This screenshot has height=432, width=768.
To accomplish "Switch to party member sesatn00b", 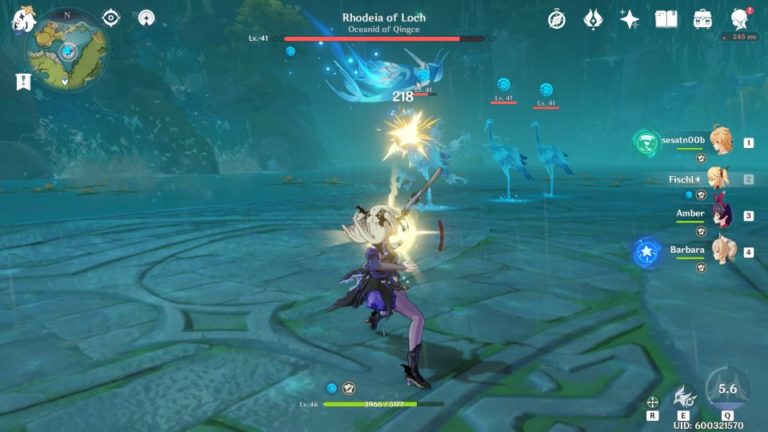I will pos(718,142).
